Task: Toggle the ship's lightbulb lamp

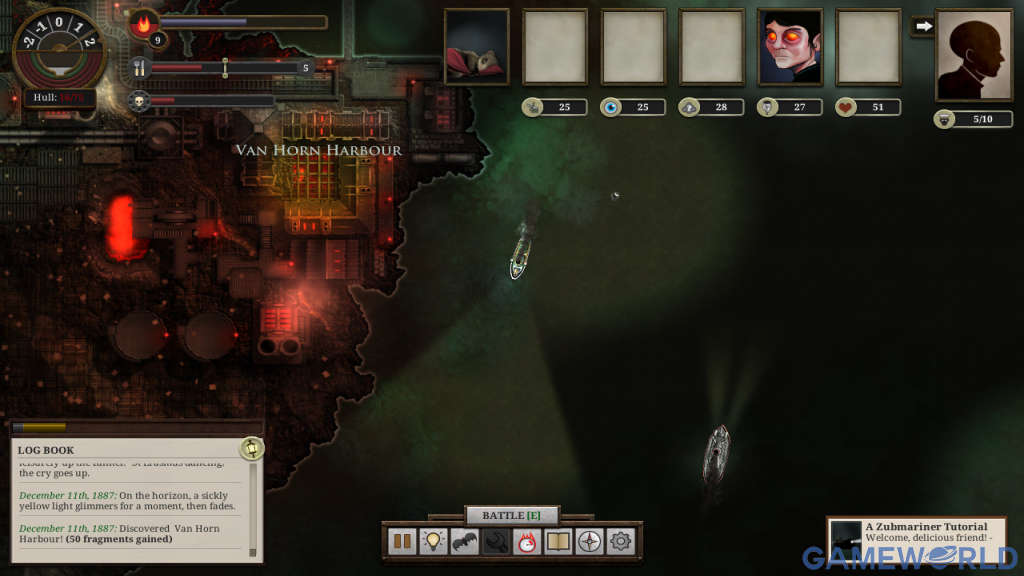Action: tap(434, 542)
